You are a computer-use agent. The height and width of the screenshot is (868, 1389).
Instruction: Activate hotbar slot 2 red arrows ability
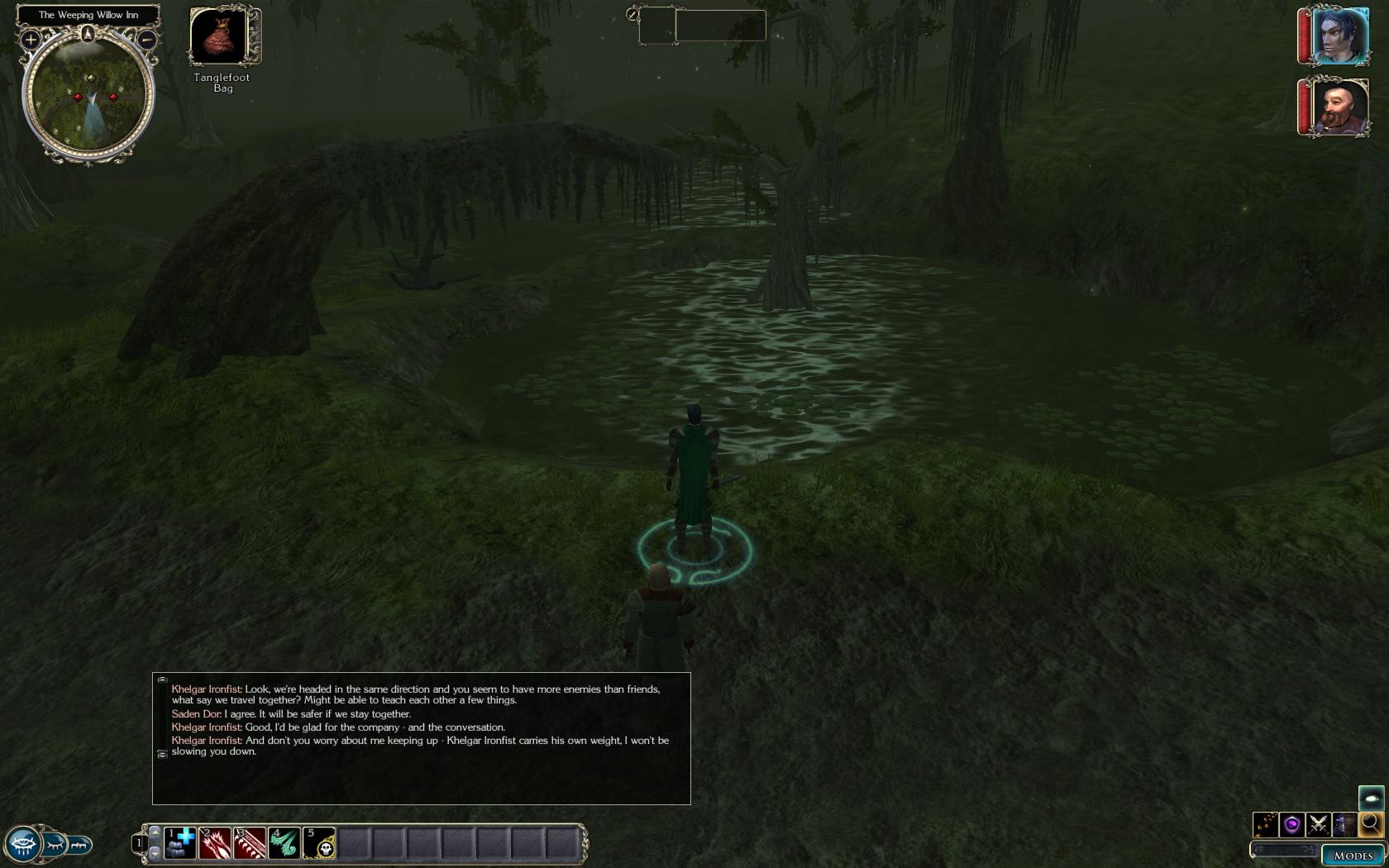[215, 842]
